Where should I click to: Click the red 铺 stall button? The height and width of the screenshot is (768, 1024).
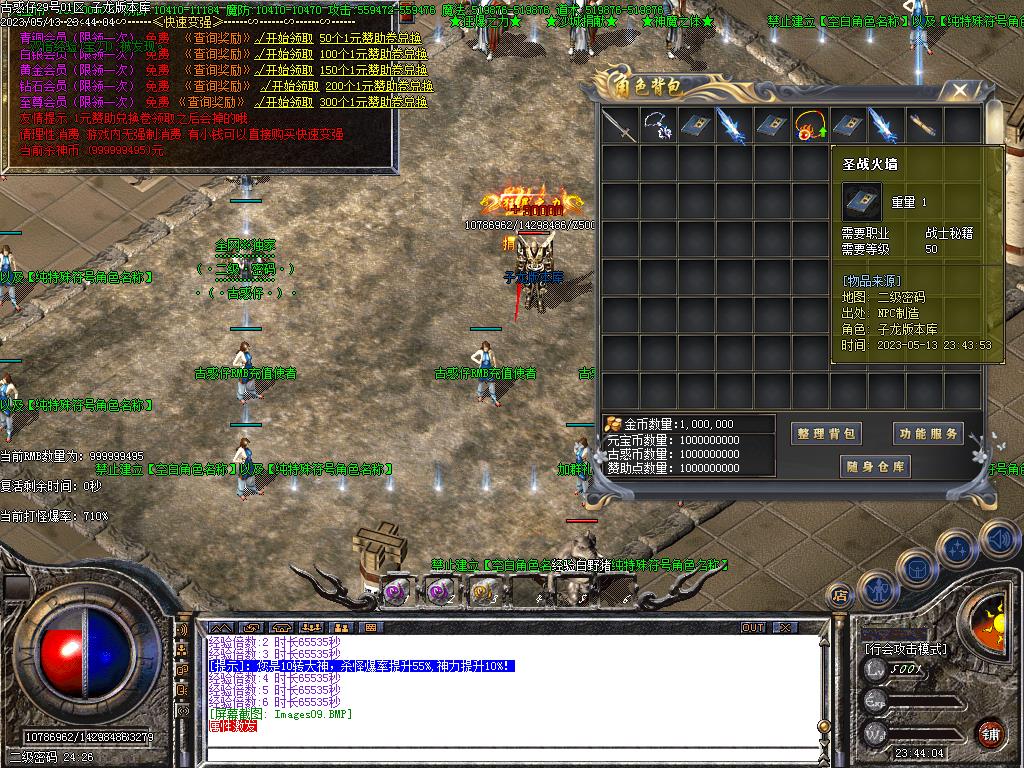pyautogui.click(x=991, y=733)
